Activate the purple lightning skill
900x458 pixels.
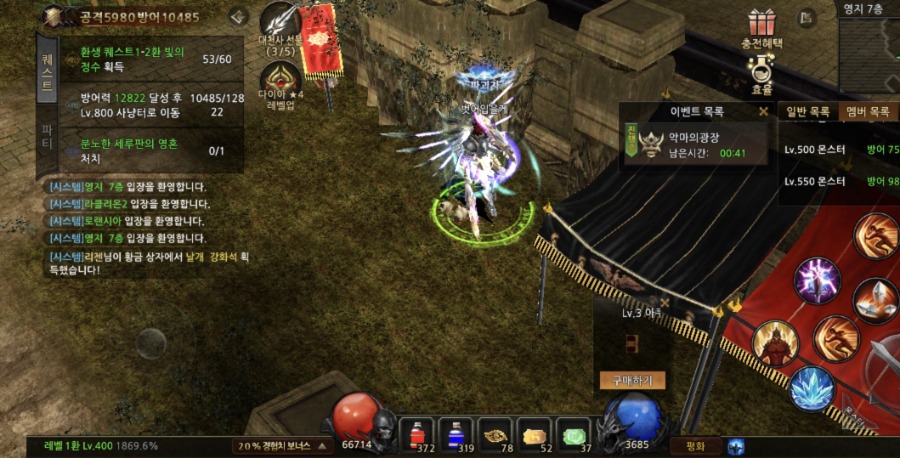coord(817,279)
